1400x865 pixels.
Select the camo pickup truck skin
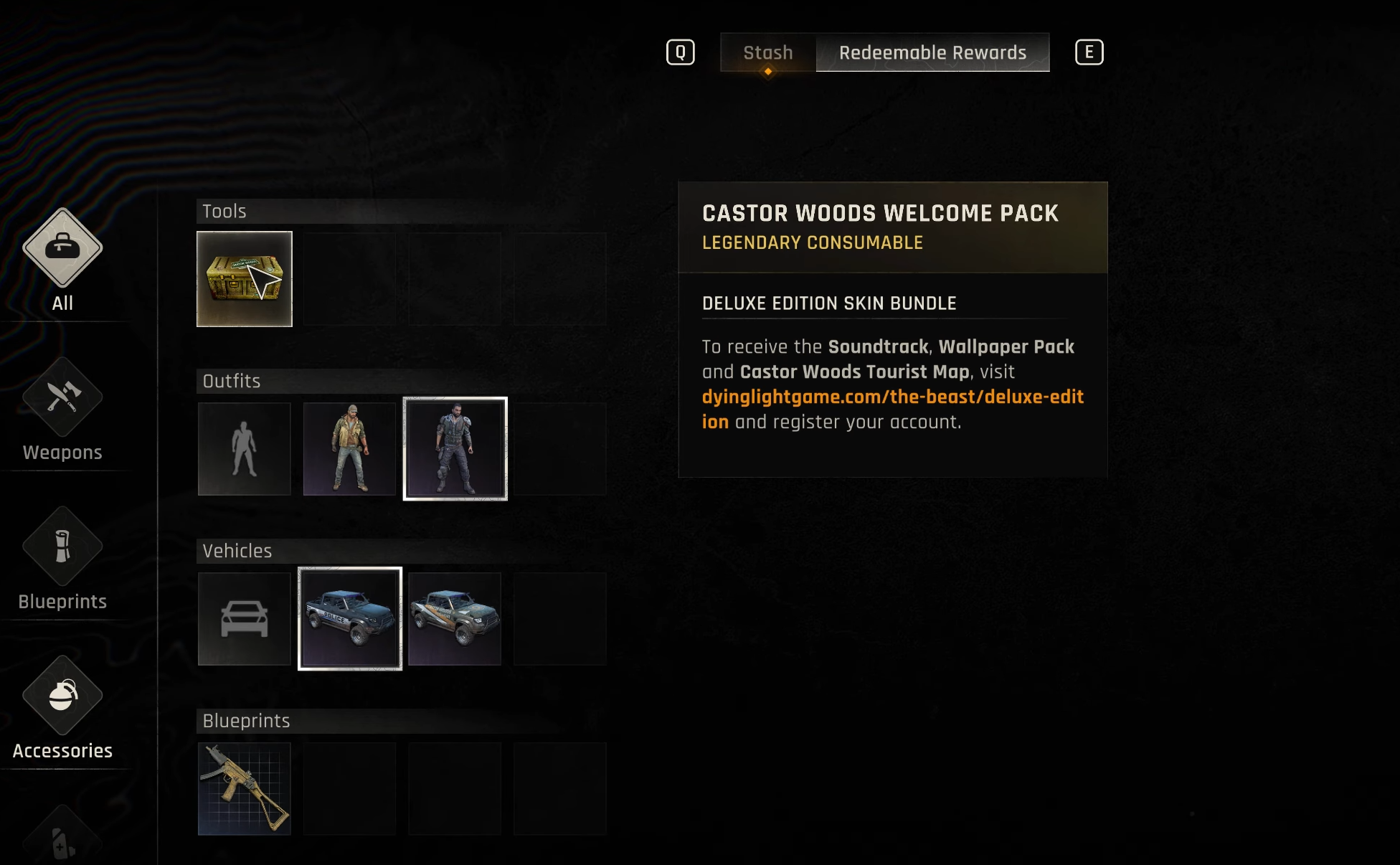pos(455,619)
